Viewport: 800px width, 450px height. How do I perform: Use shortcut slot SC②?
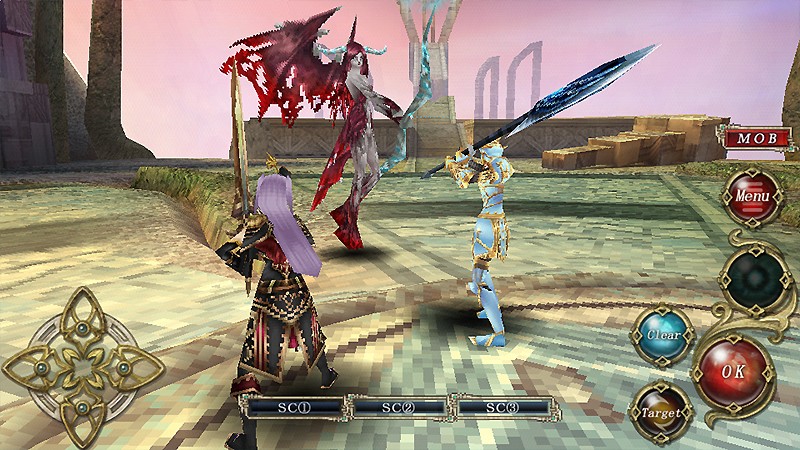click(x=397, y=407)
